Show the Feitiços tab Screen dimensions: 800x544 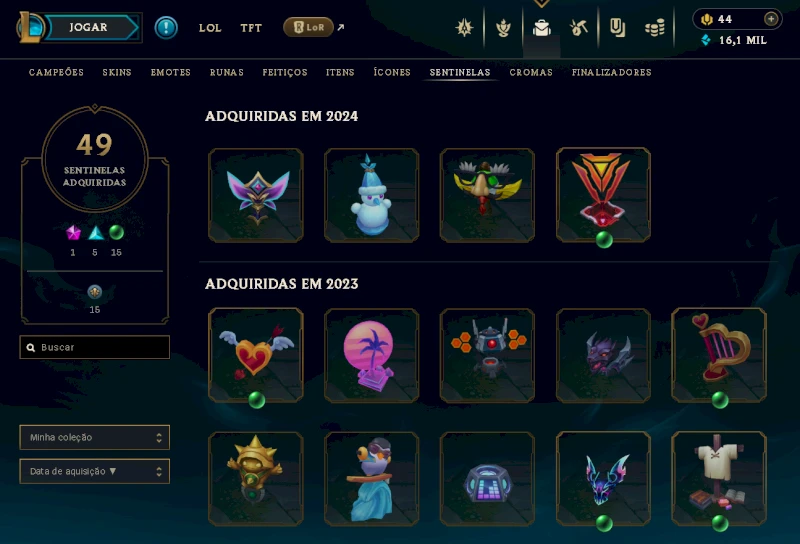[x=285, y=73]
